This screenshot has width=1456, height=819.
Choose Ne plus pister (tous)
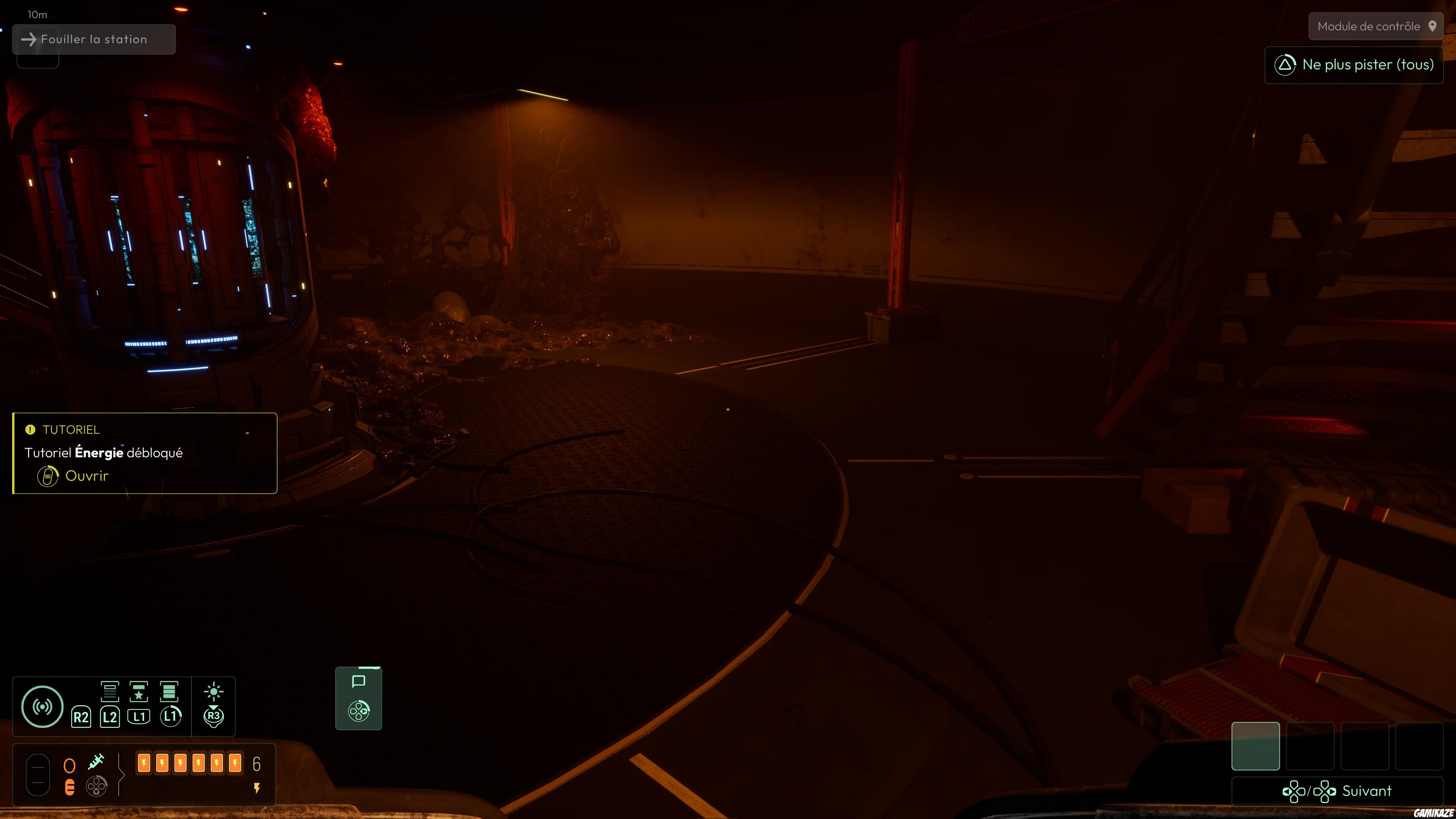tap(1354, 65)
